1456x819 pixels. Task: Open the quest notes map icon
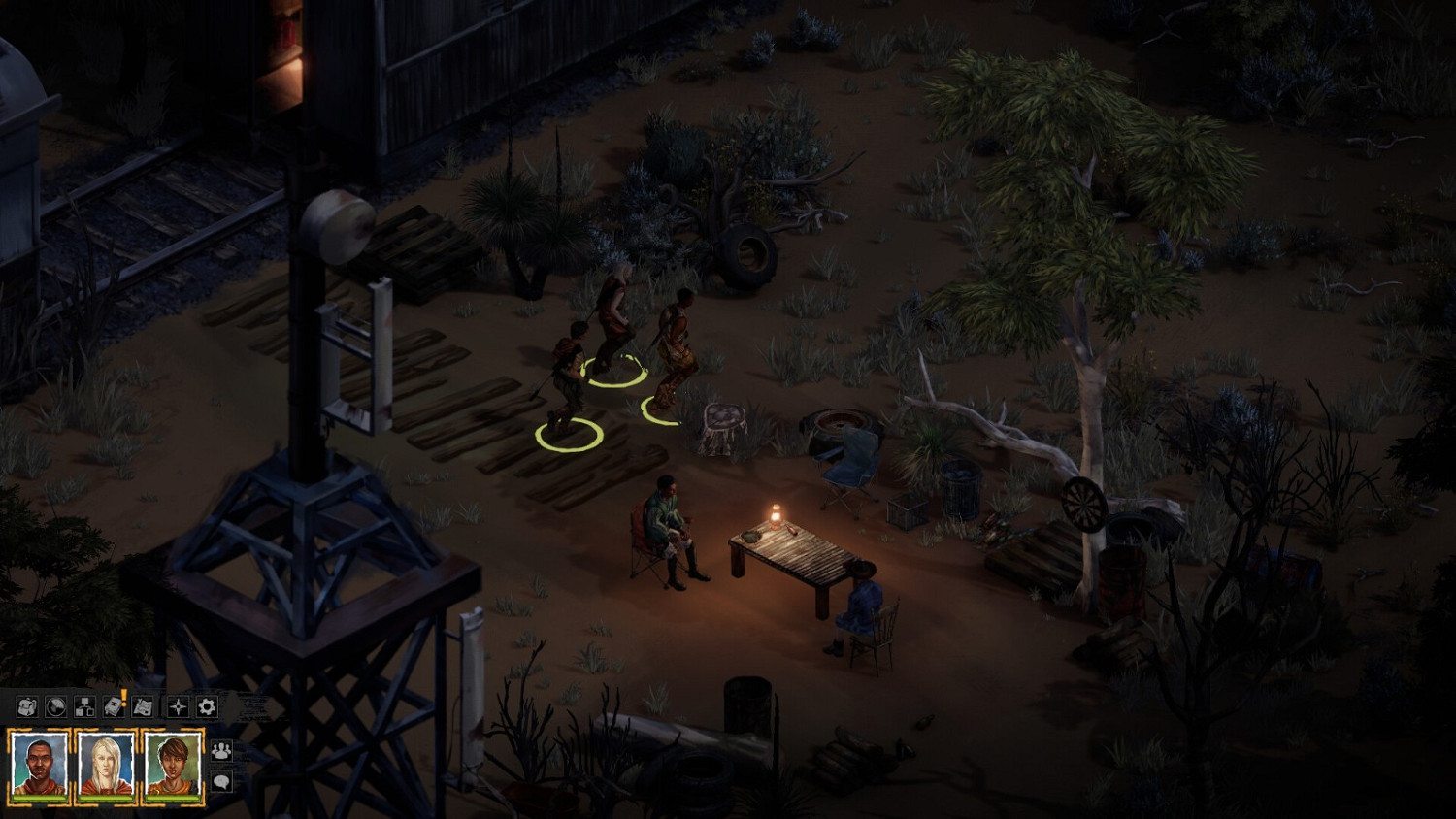143,707
